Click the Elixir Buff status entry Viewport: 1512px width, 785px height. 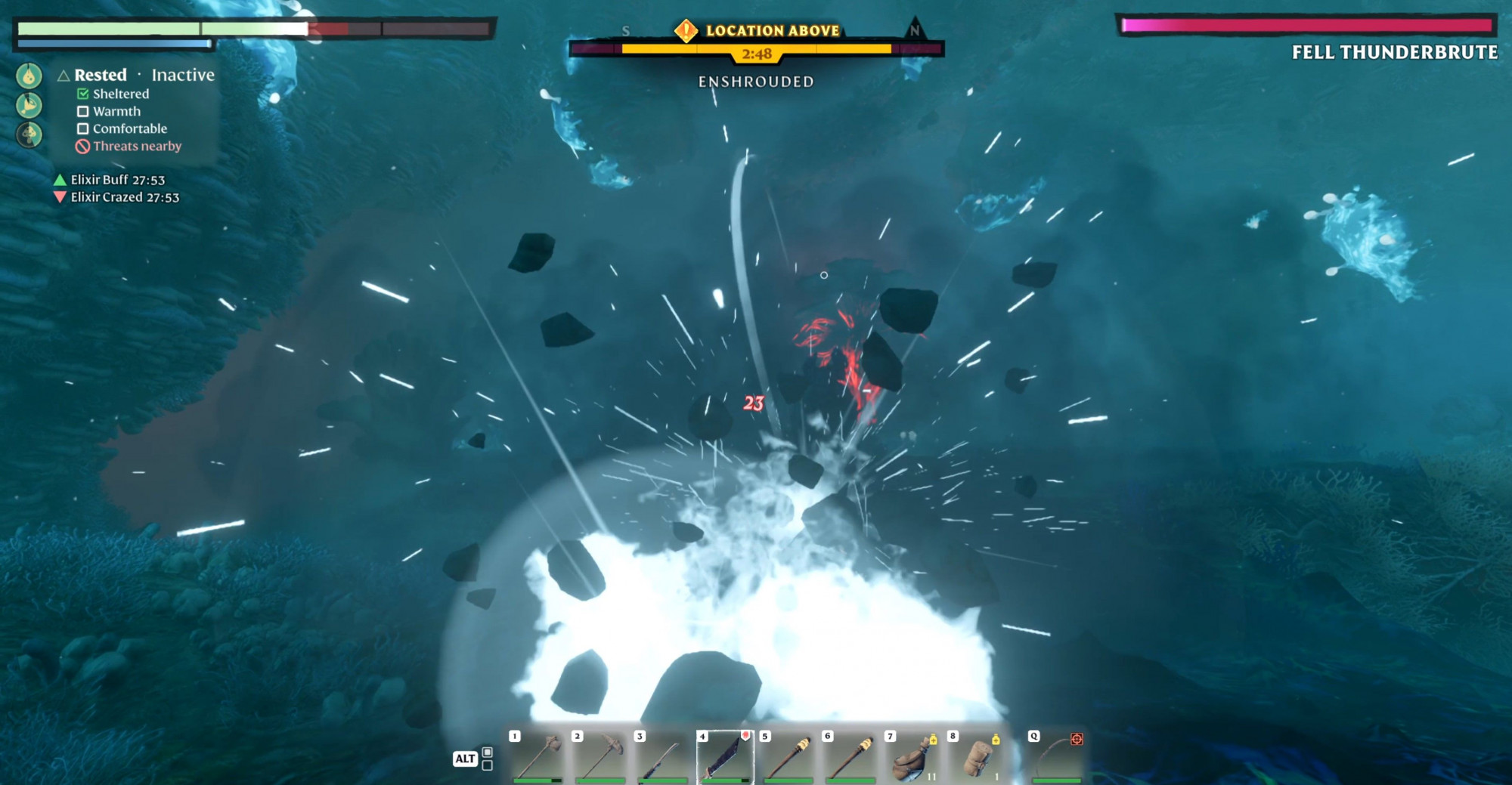pyautogui.click(x=117, y=180)
